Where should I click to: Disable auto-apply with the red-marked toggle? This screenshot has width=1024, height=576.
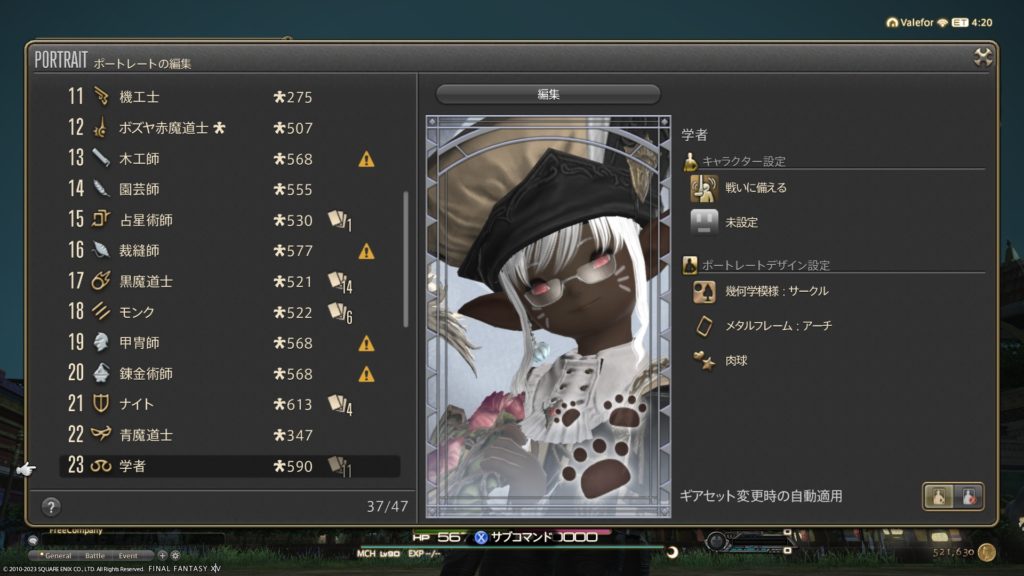(968, 496)
